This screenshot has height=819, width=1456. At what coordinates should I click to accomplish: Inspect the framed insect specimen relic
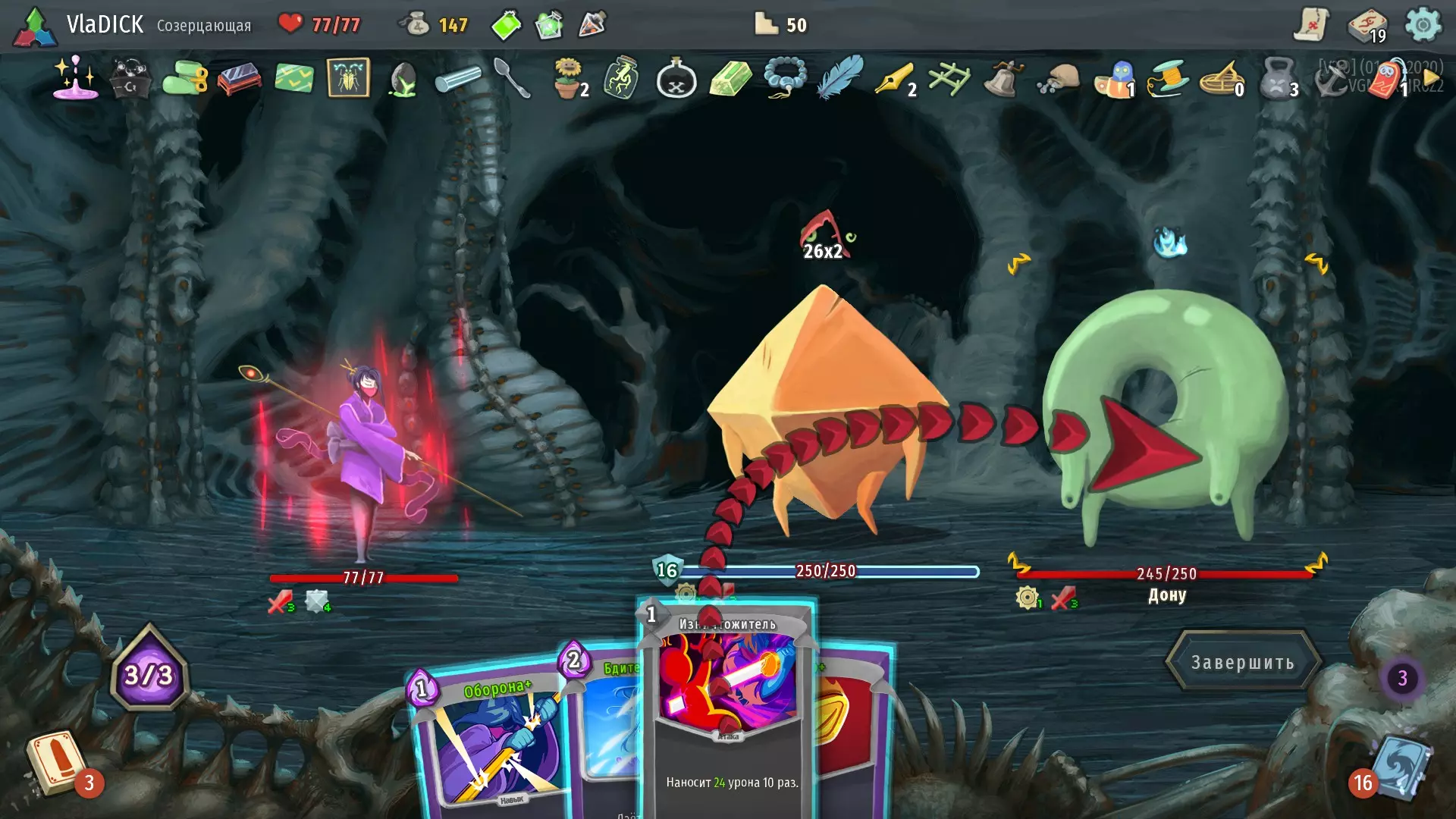[348, 77]
